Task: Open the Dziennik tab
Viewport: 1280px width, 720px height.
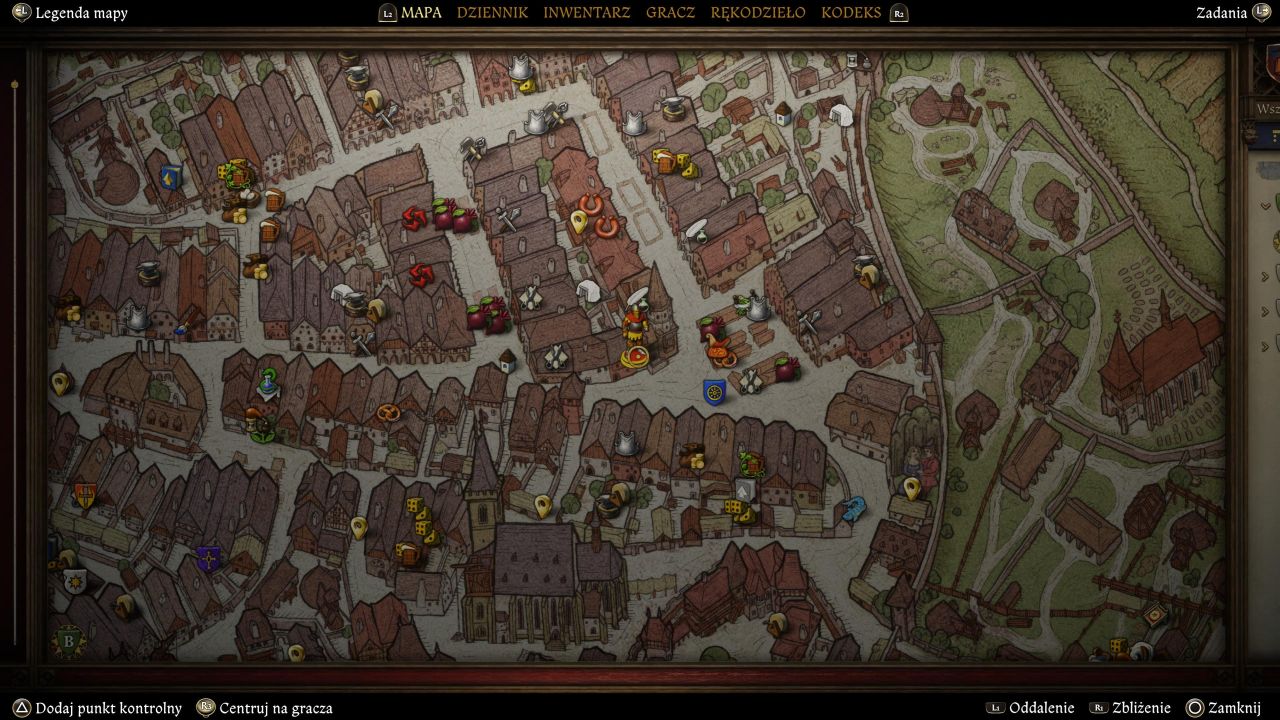Action: [492, 13]
